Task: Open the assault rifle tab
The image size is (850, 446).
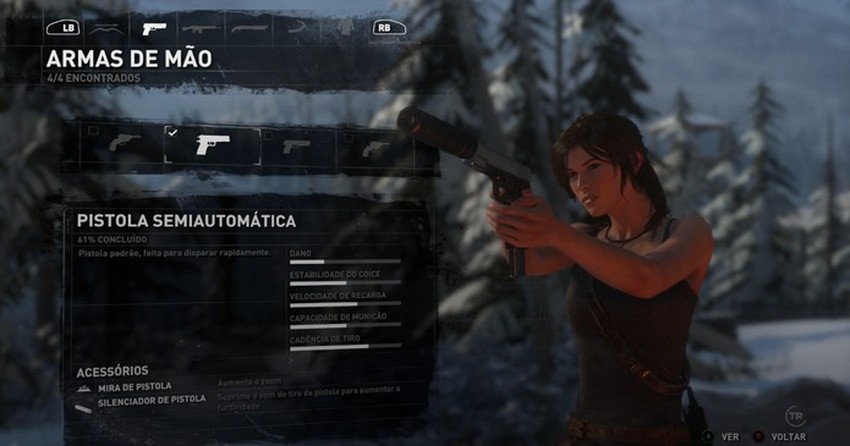Action: point(200,28)
